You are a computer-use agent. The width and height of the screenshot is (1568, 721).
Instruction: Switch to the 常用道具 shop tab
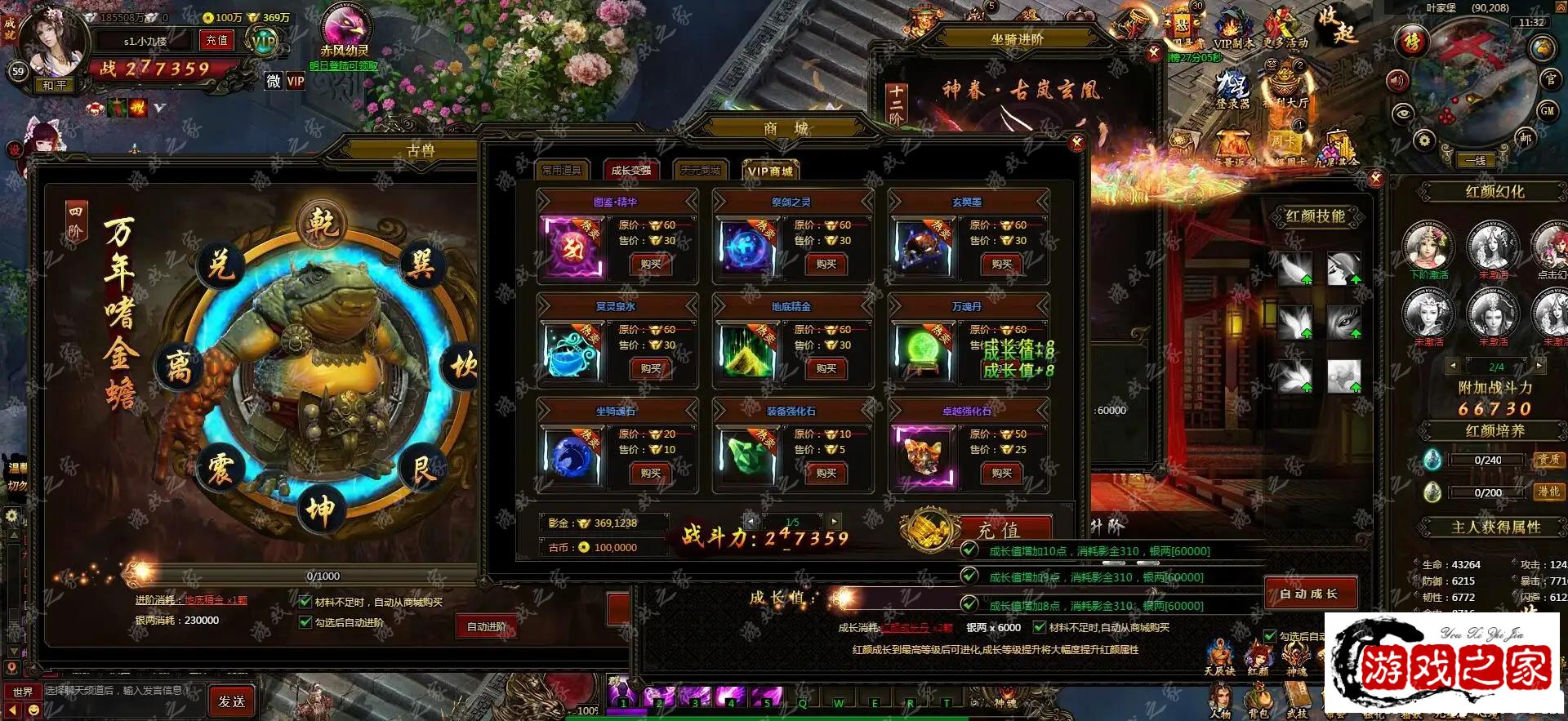[562, 170]
